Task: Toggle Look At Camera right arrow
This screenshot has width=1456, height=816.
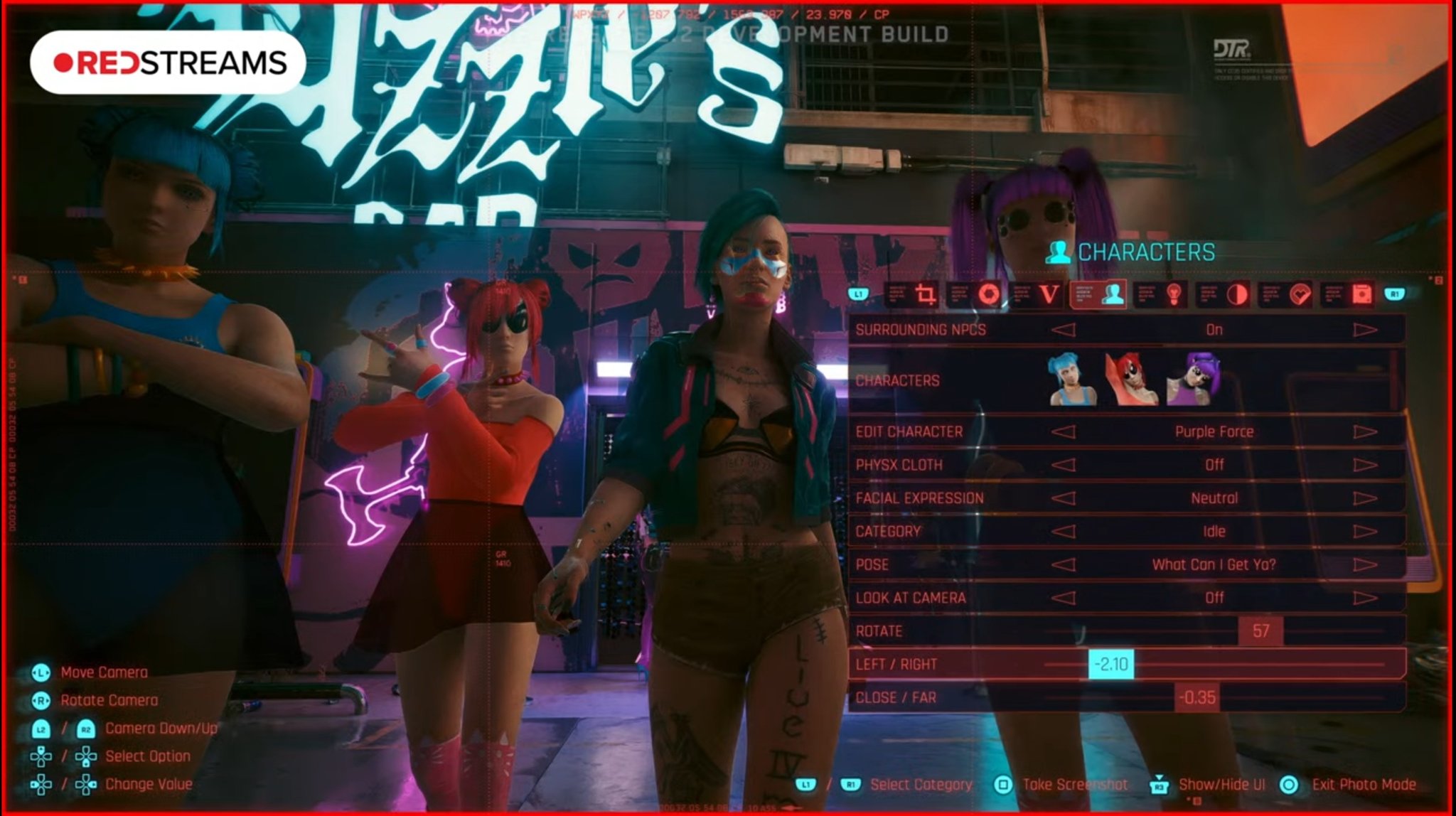Action: point(1364,598)
